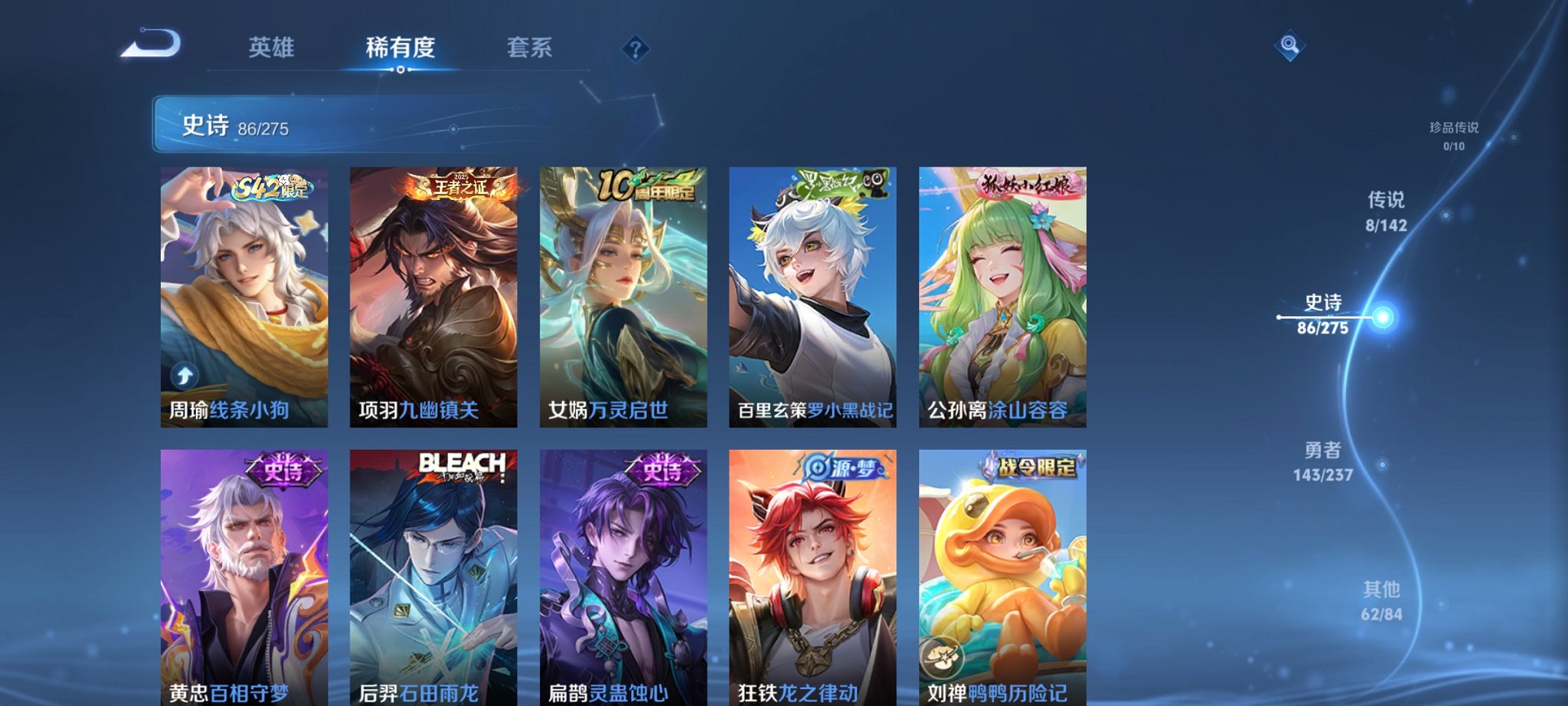Click the 王者之证 badge on 项羽's card

tap(459, 186)
